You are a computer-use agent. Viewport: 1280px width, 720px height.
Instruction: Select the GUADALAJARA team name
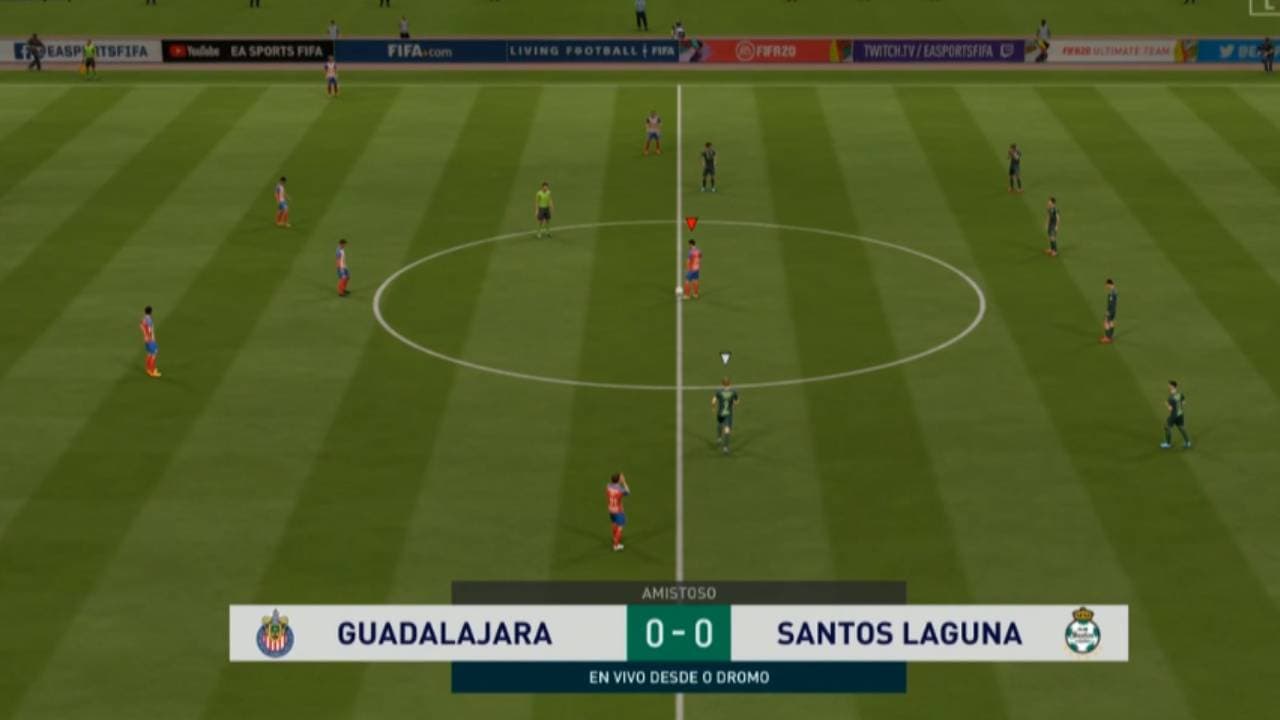tap(445, 632)
